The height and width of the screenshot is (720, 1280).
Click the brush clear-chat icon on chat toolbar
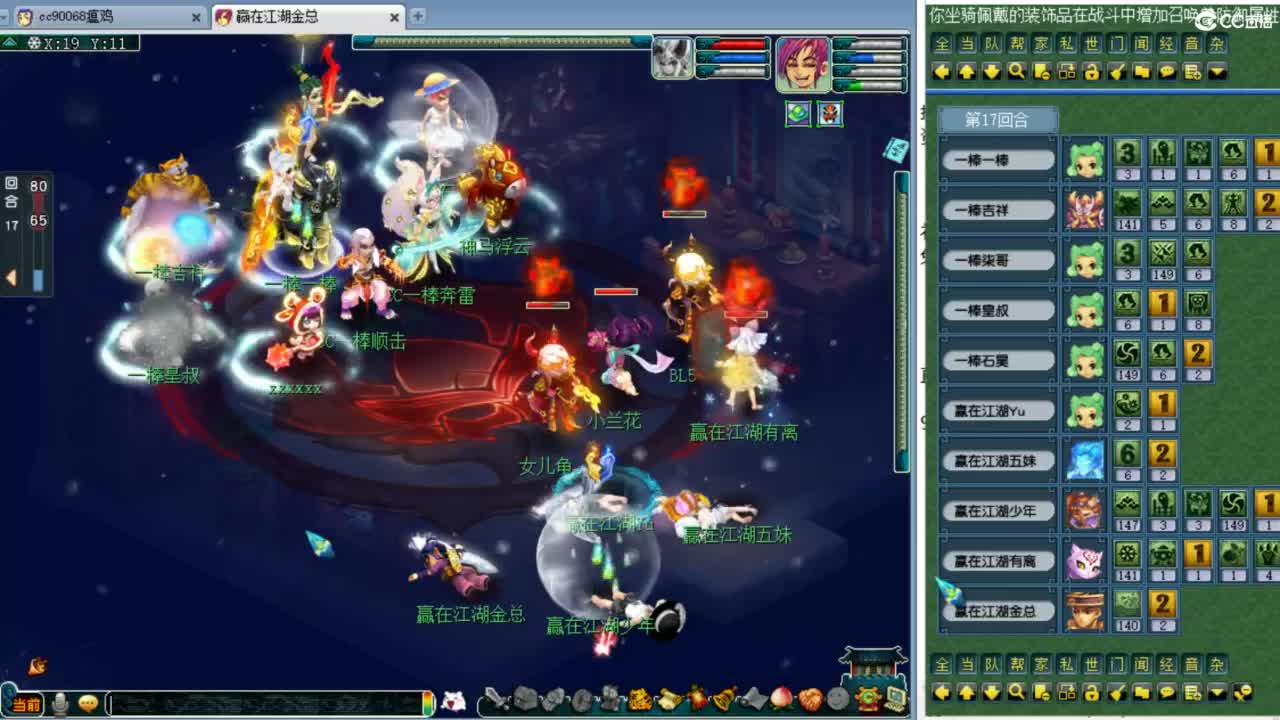coord(1117,72)
